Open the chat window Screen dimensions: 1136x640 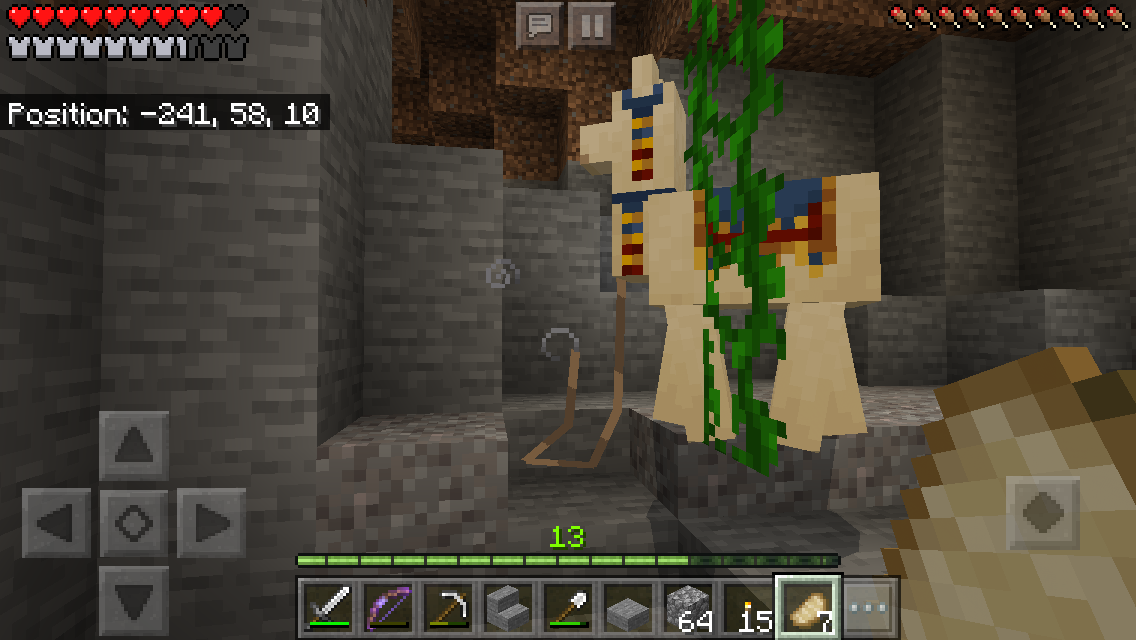coord(539,25)
